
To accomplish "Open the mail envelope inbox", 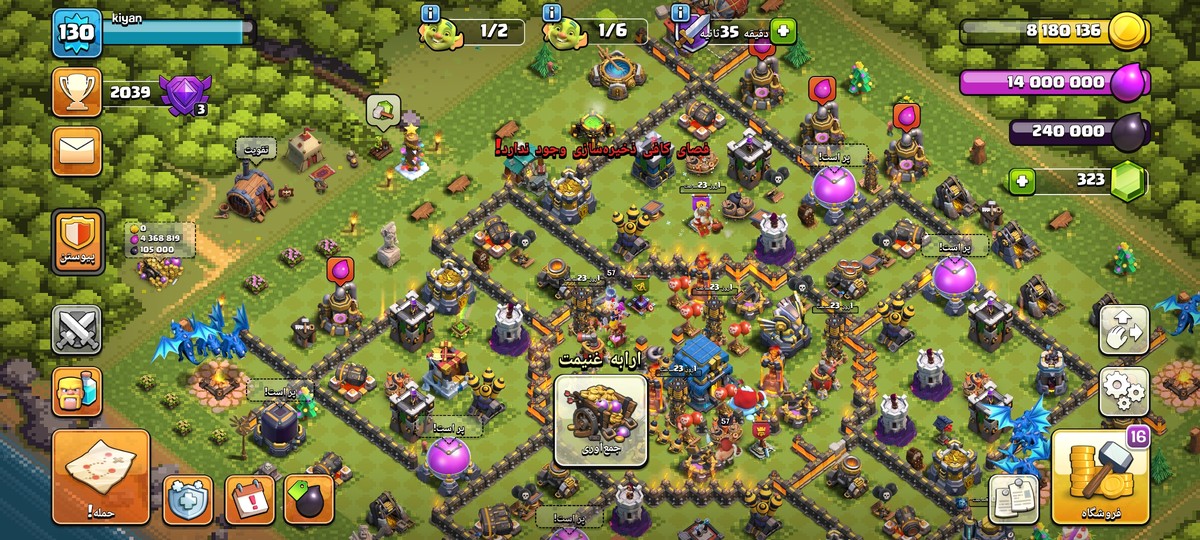I will tap(77, 152).
